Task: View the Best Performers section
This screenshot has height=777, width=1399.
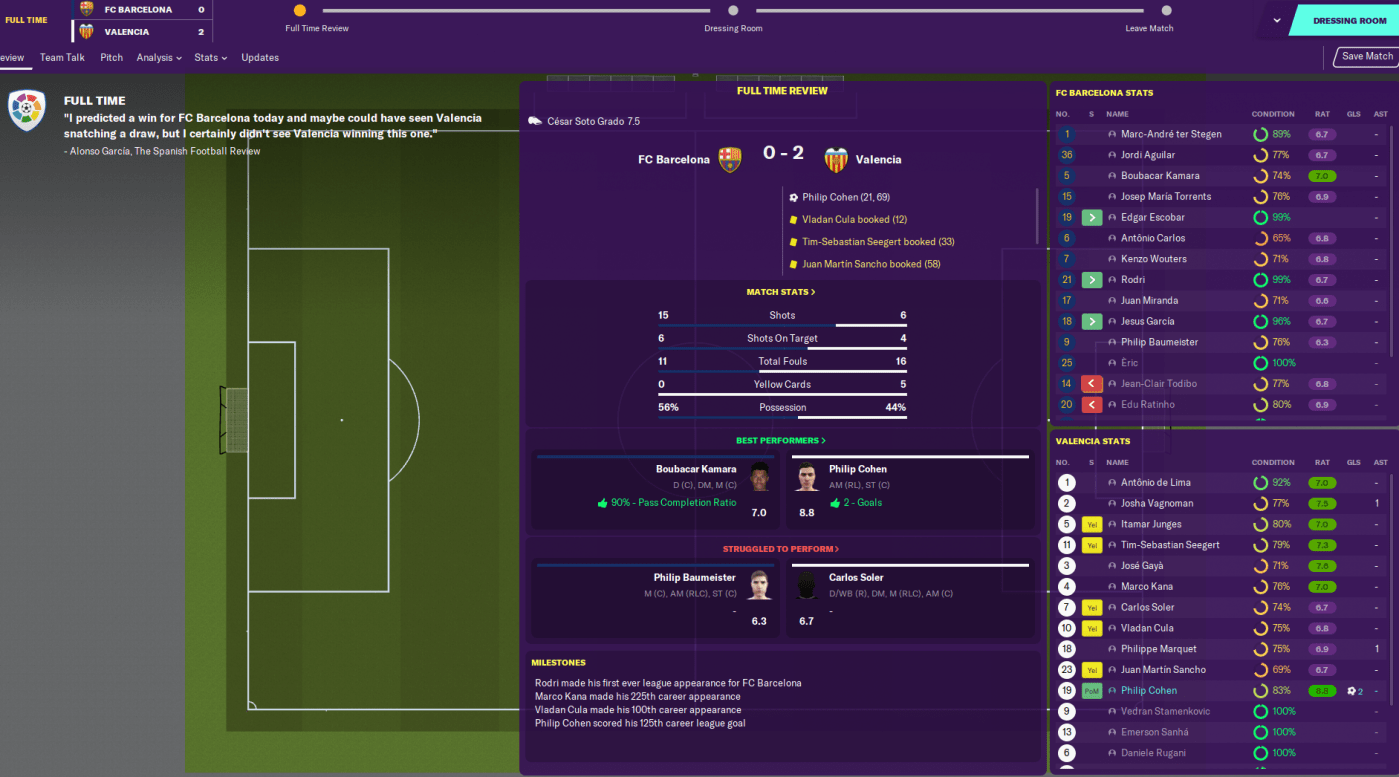Action: point(781,440)
